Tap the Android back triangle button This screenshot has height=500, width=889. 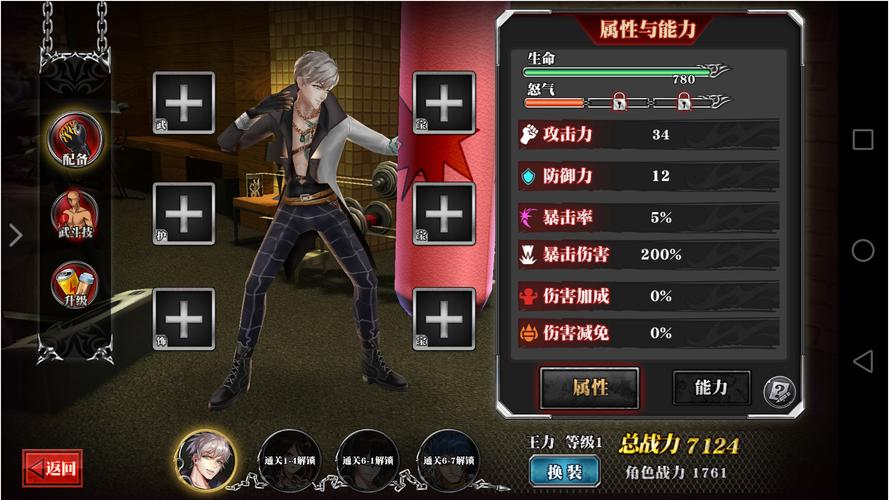862,360
